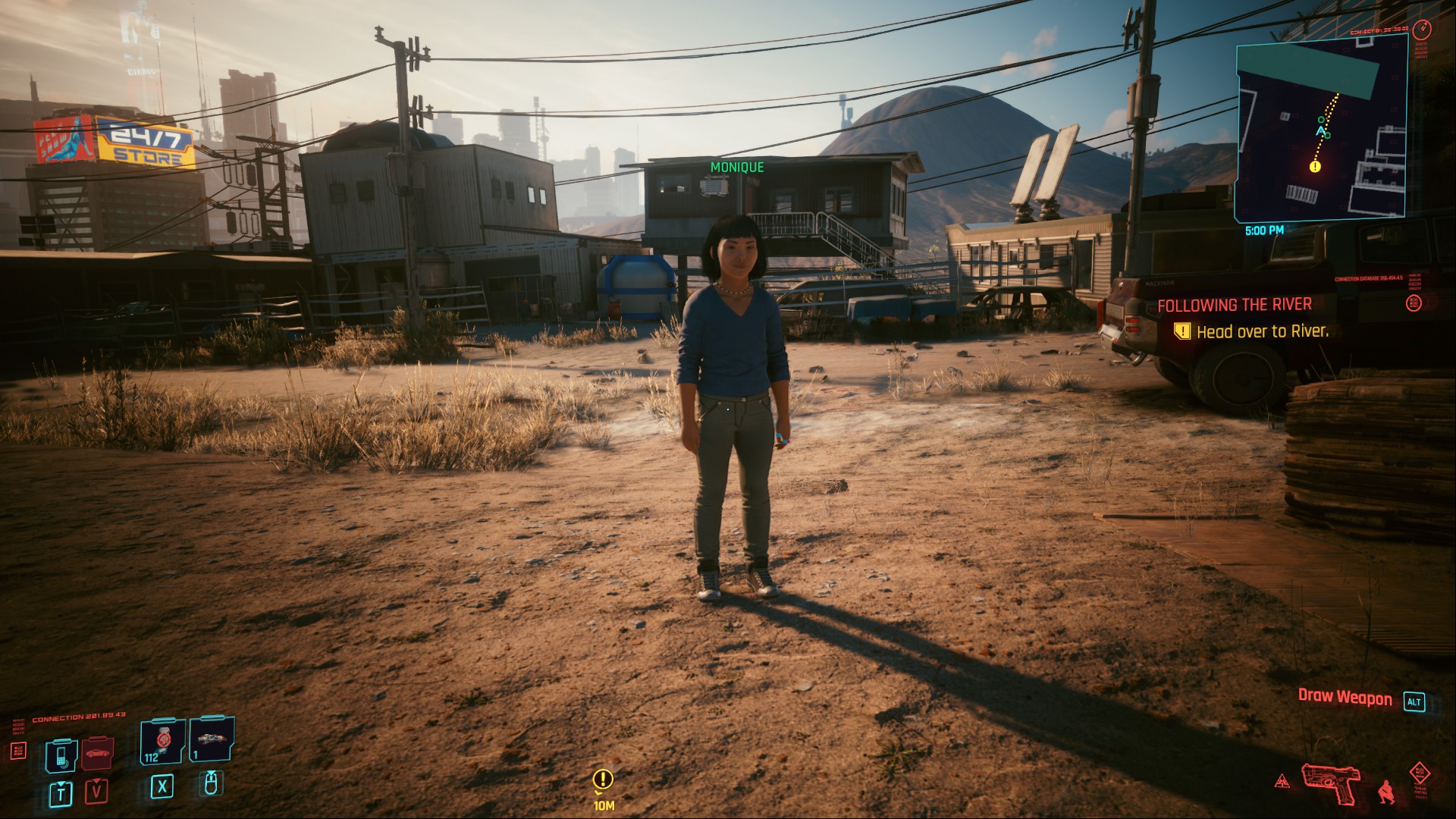
Task: Click the Draw Weapon prompt label
Action: click(1345, 697)
